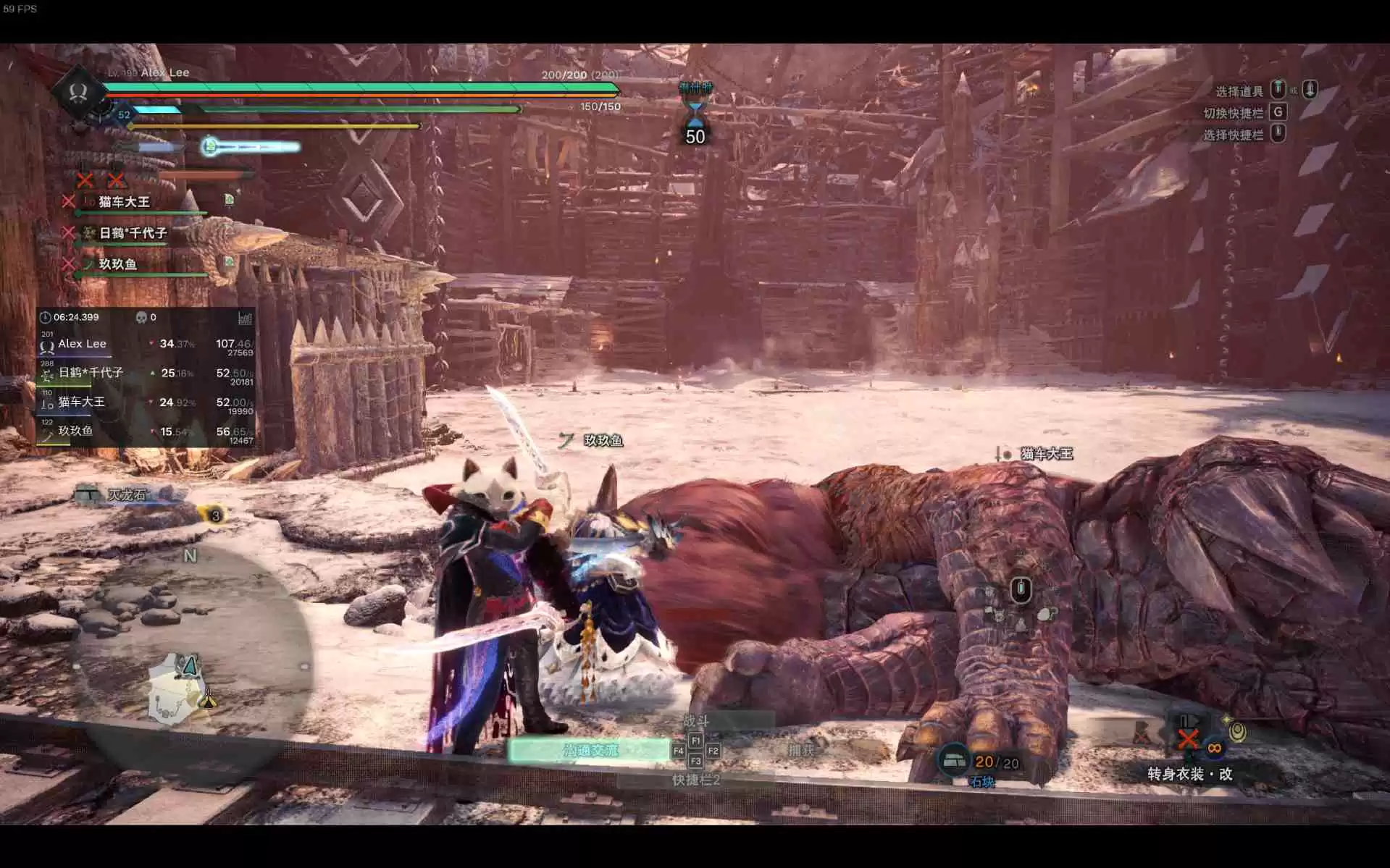Click the hunter emblem beside Alex Lee
Viewport: 1390px width, 868px height.
[78, 92]
